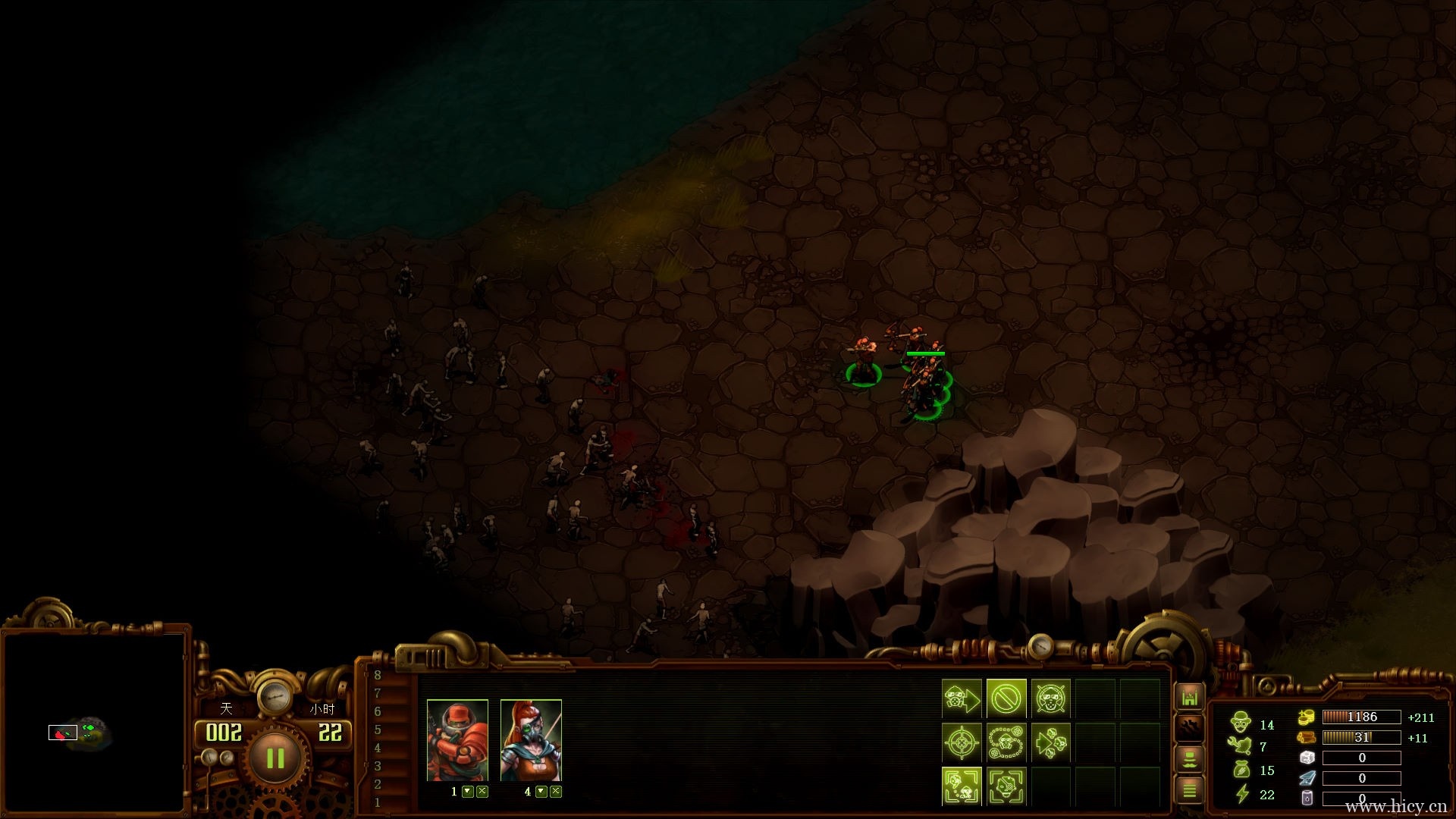The width and height of the screenshot is (1456, 819).
Task: Activate the attack crosshair command
Action: [962, 742]
